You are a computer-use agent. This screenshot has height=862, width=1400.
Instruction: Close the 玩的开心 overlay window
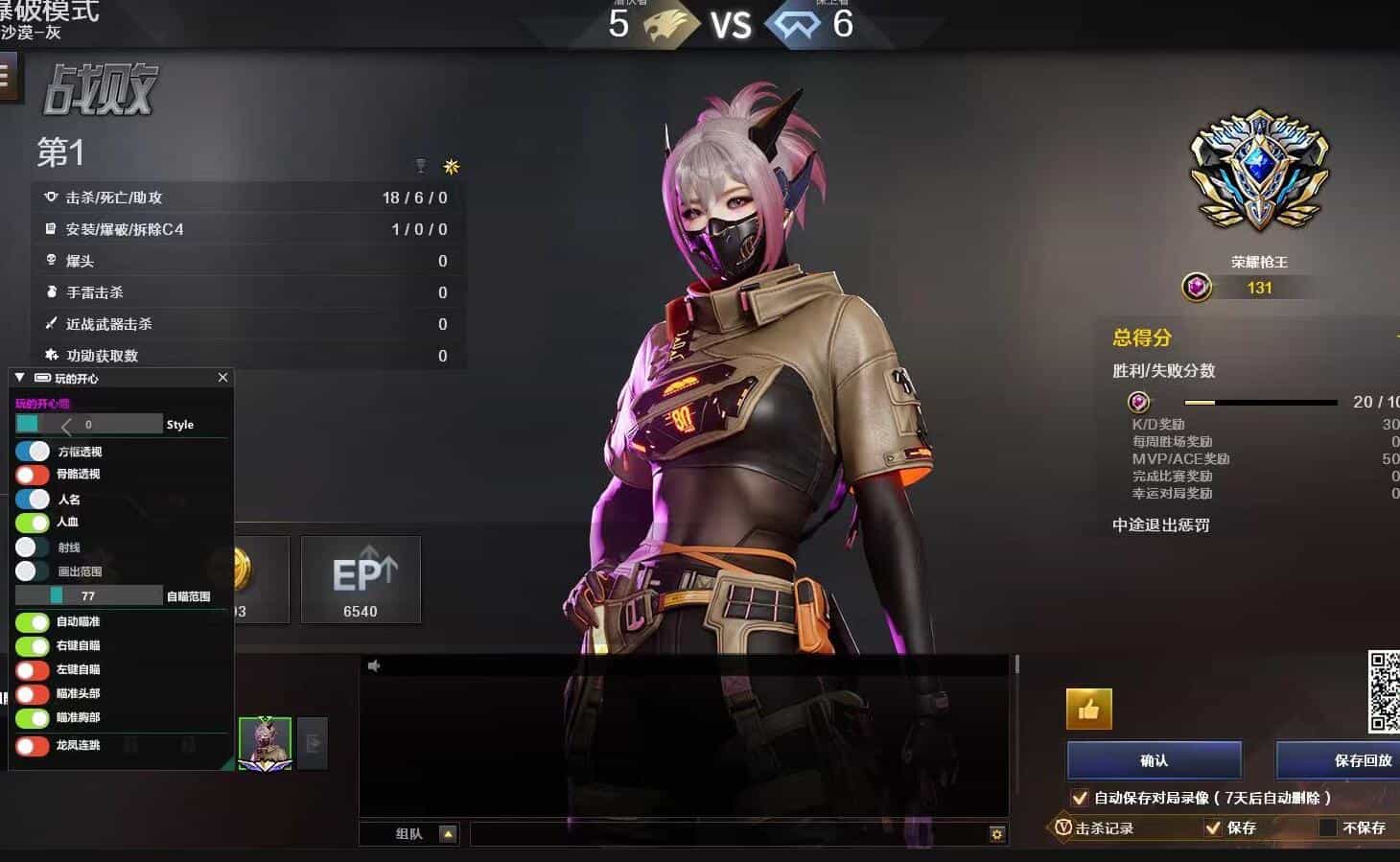click(222, 378)
